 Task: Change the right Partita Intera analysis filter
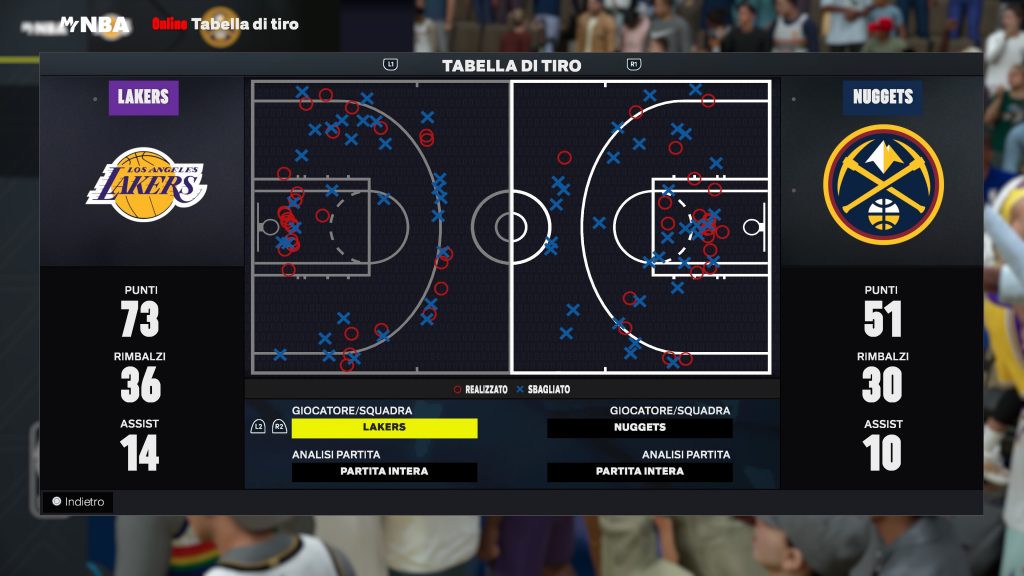click(x=640, y=472)
